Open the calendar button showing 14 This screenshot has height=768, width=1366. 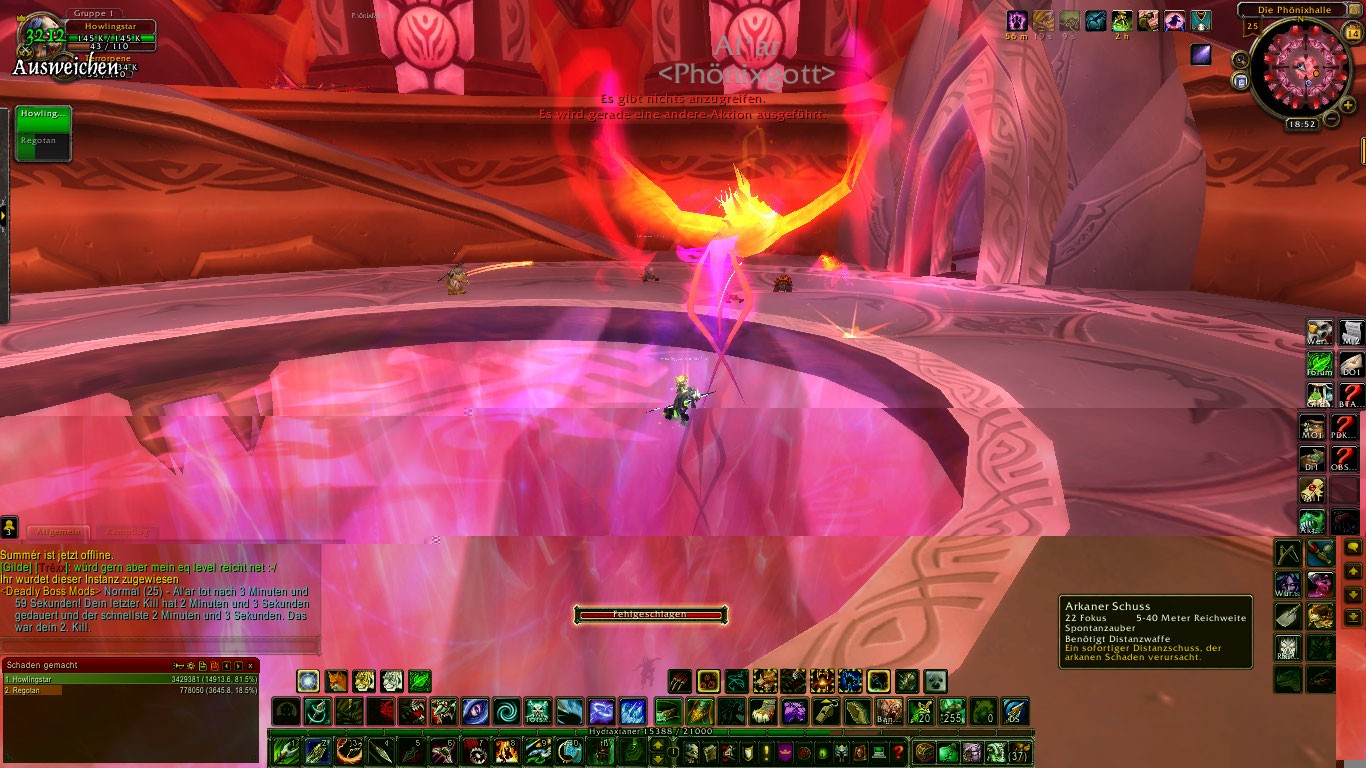point(1353,33)
